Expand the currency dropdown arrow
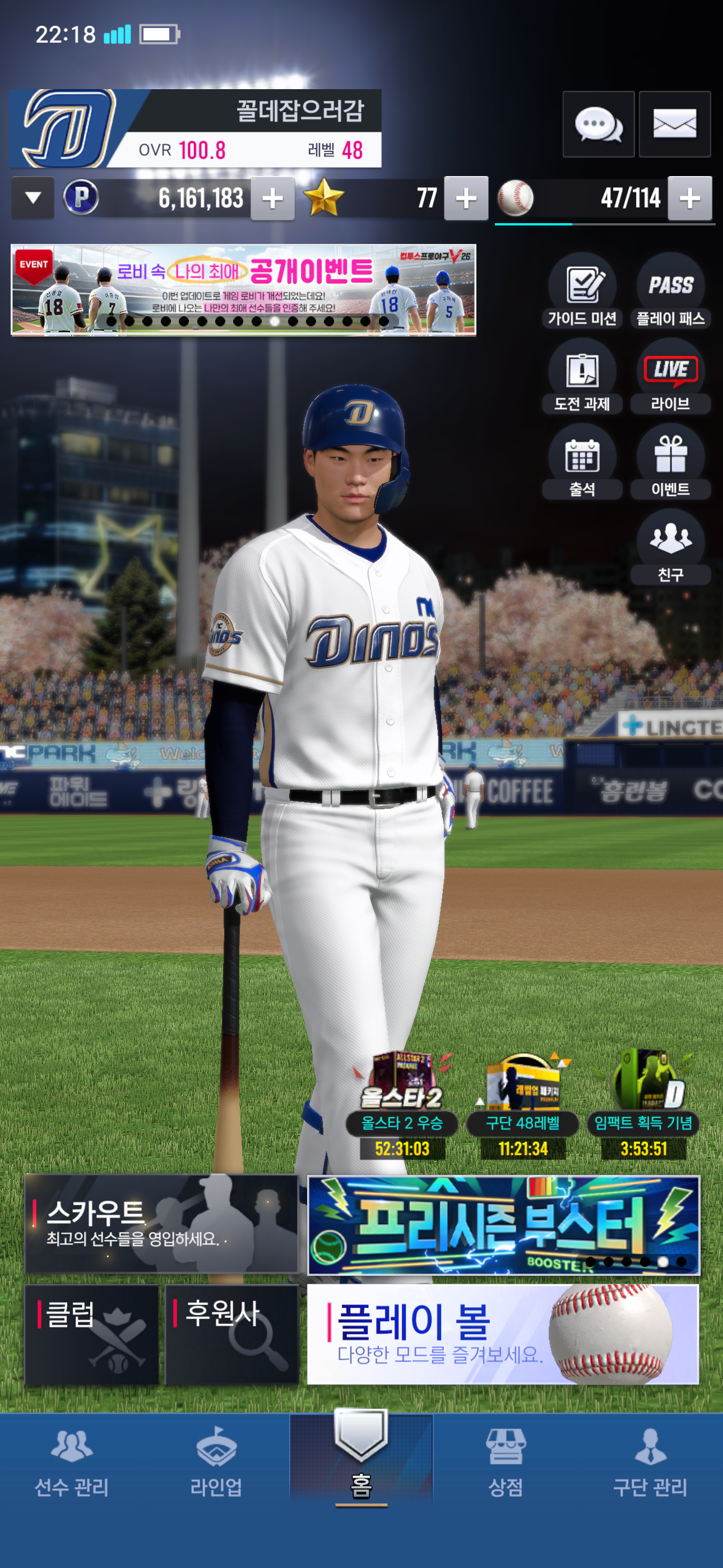This screenshot has width=723, height=1568. [33, 198]
